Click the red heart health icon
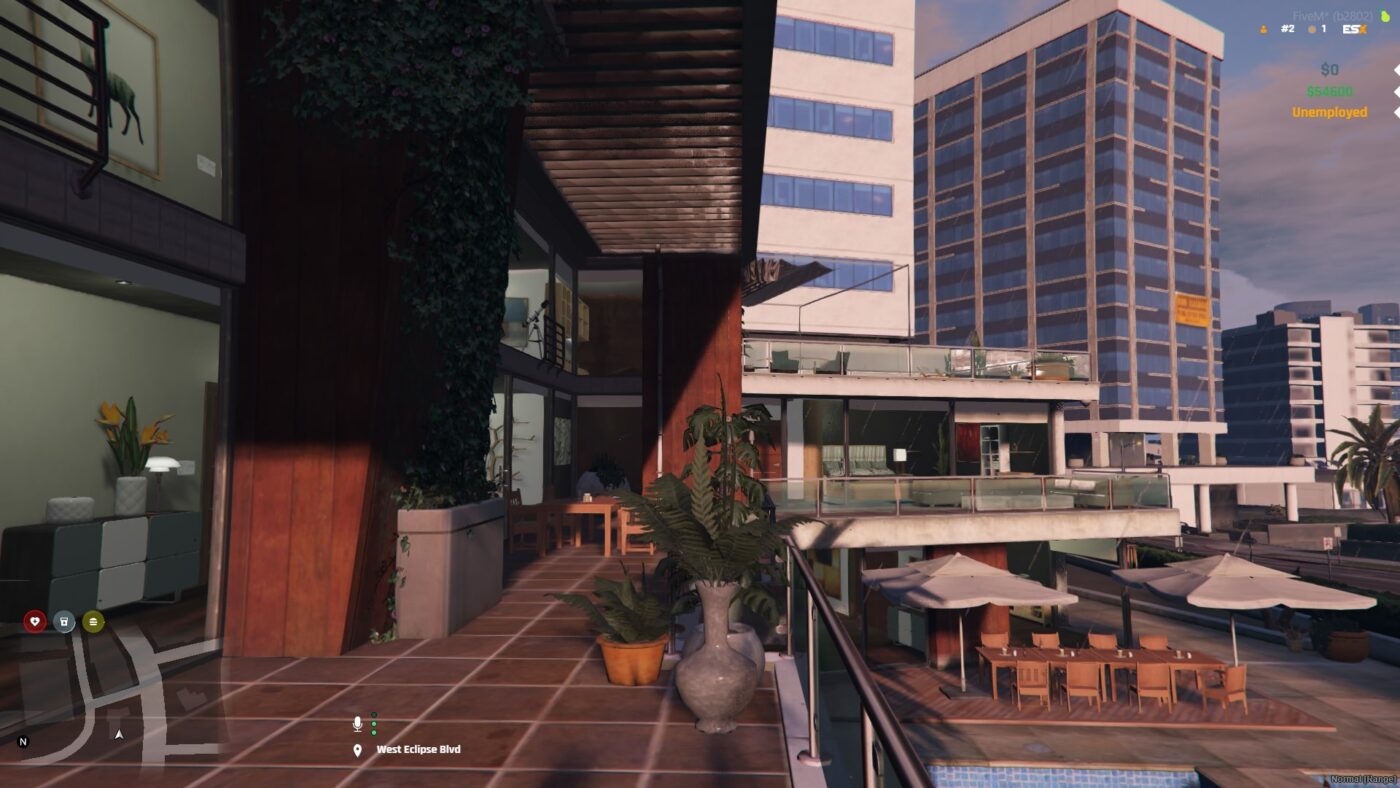The width and height of the screenshot is (1400, 788). pyautogui.click(x=33, y=620)
